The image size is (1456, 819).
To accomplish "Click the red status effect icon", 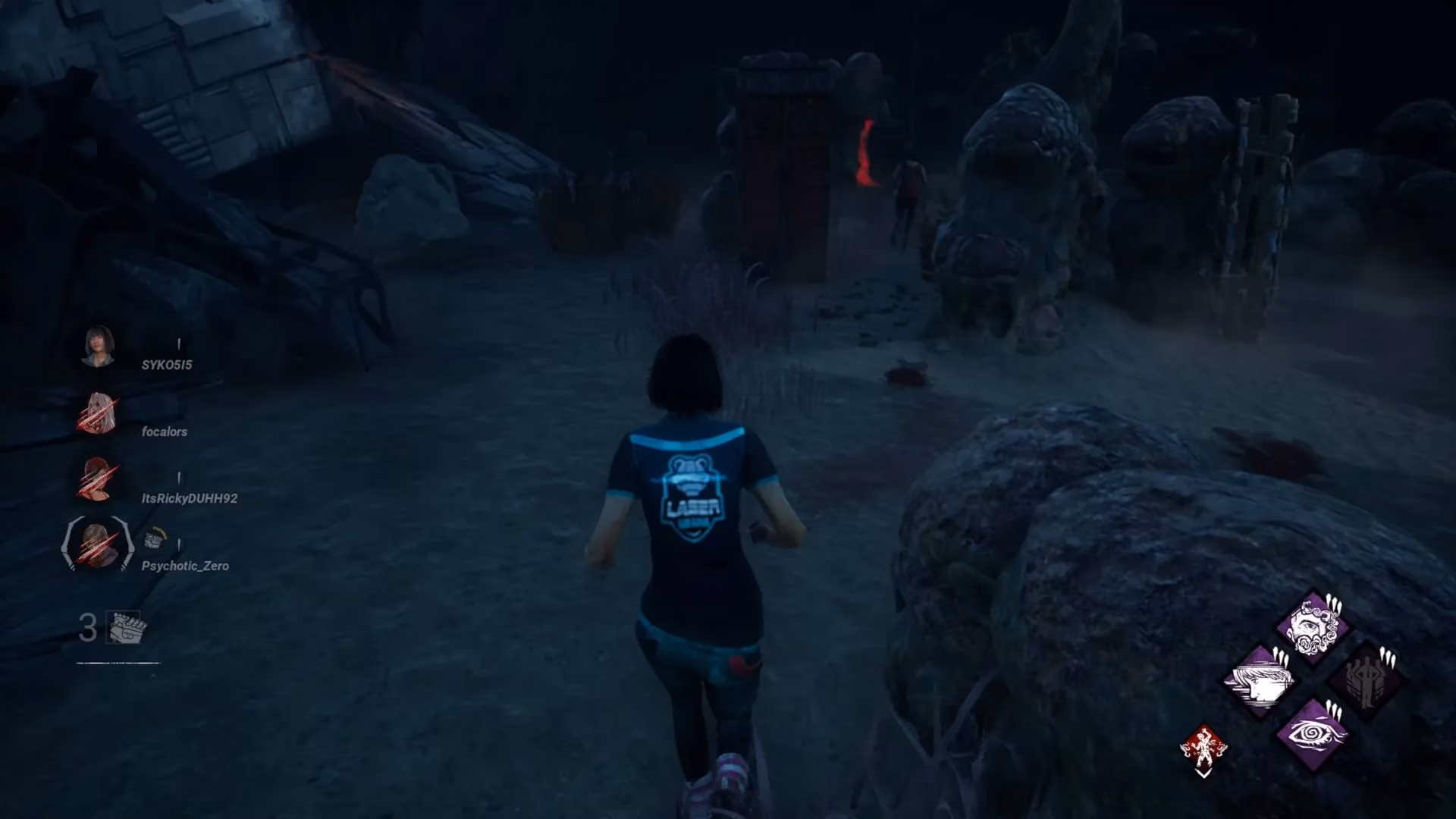I will [1203, 746].
